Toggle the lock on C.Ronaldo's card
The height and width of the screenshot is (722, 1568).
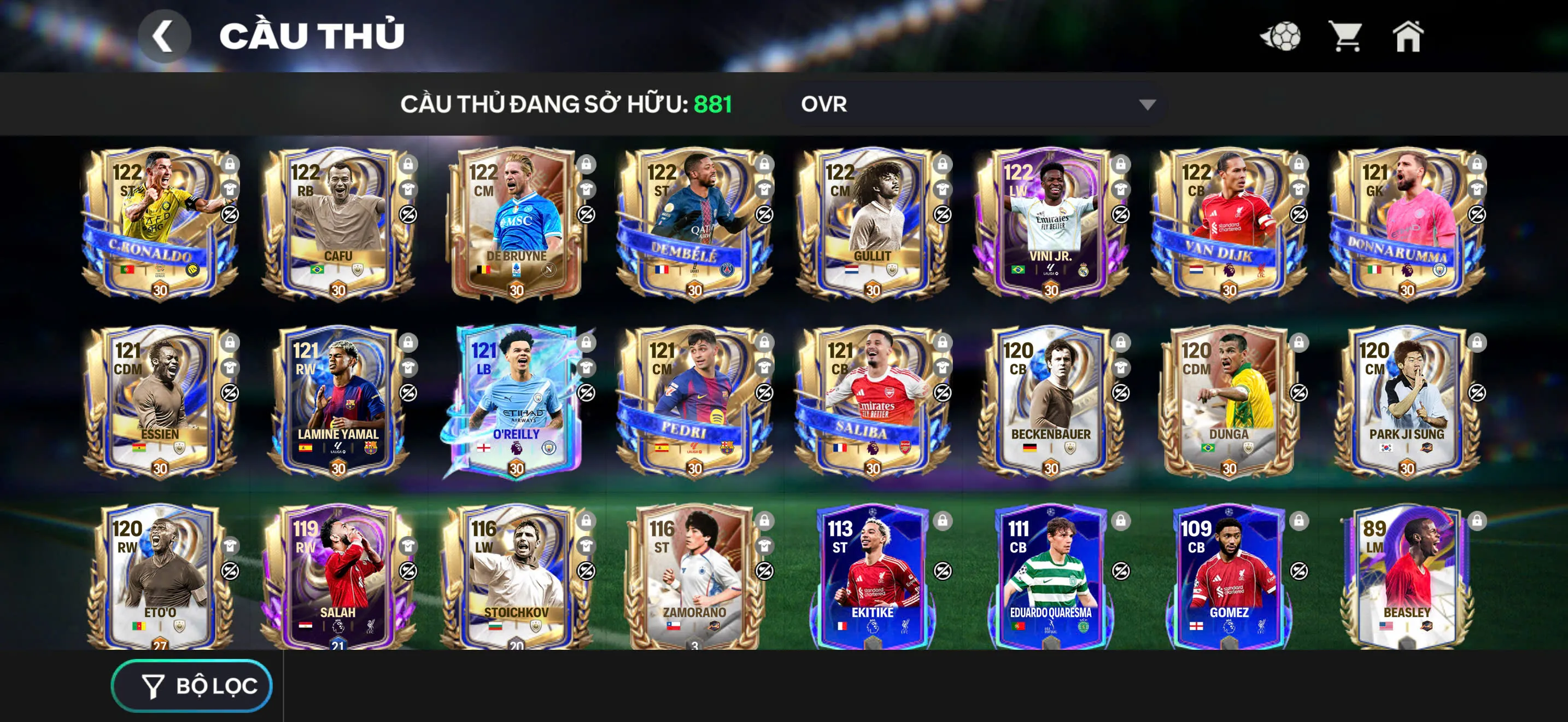pyautogui.click(x=231, y=165)
